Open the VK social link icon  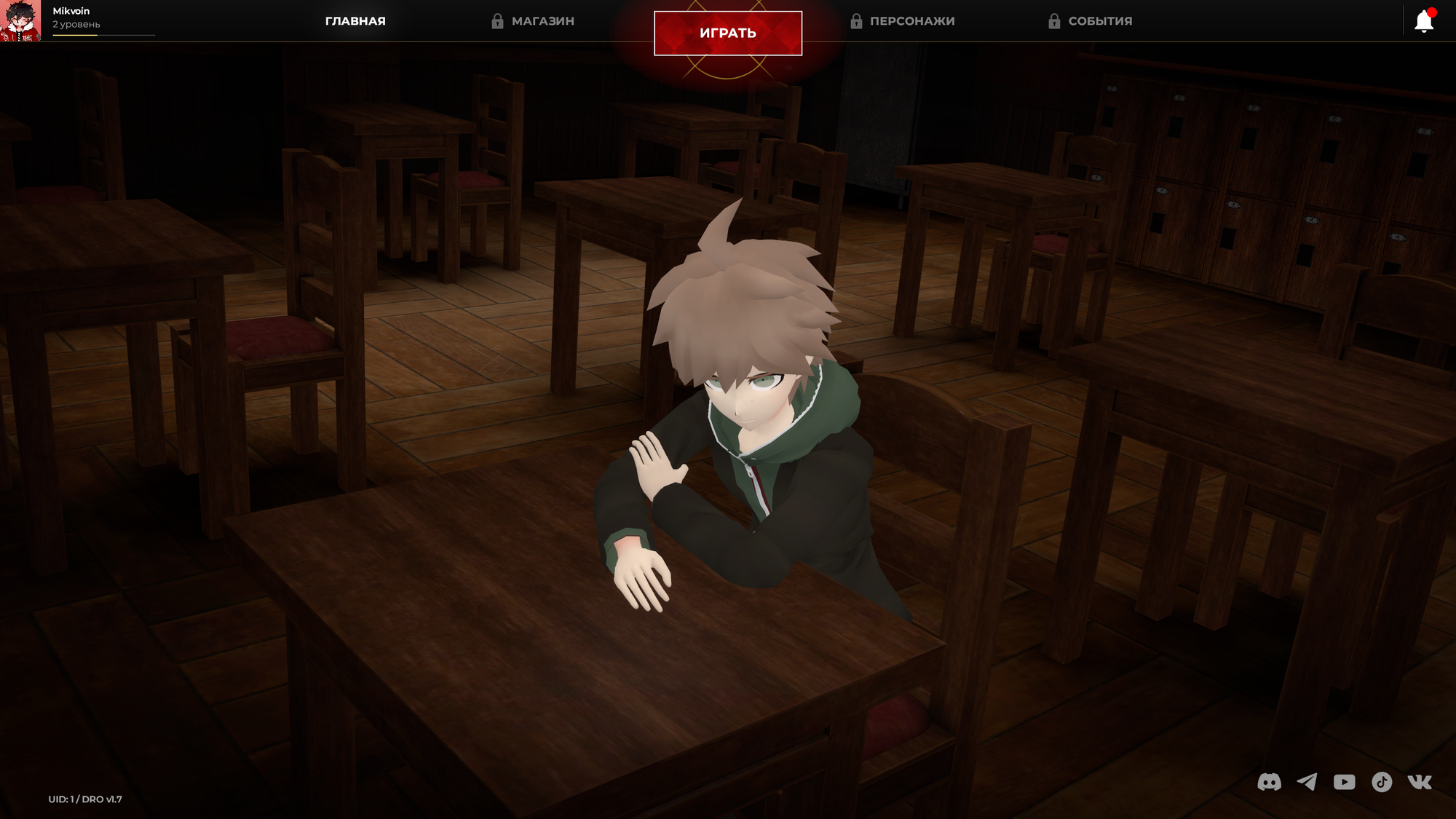1420,782
